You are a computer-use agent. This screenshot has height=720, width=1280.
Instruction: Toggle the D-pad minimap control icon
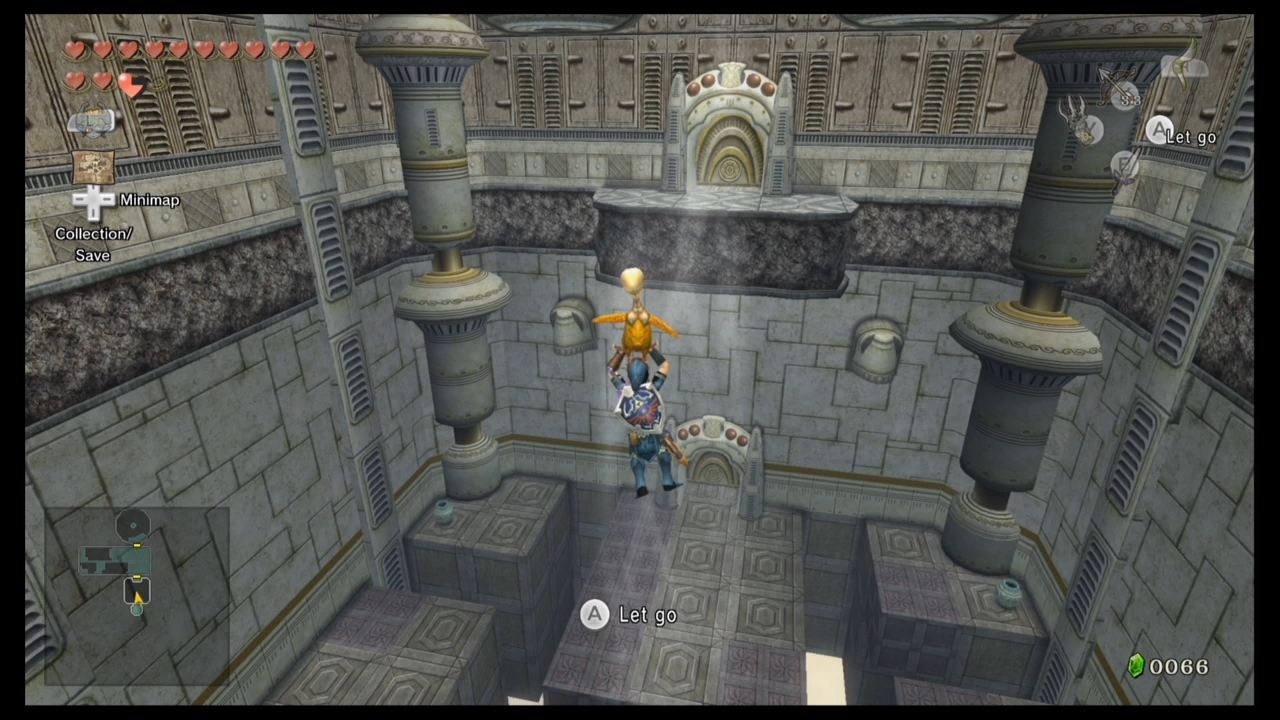pyautogui.click(x=93, y=200)
